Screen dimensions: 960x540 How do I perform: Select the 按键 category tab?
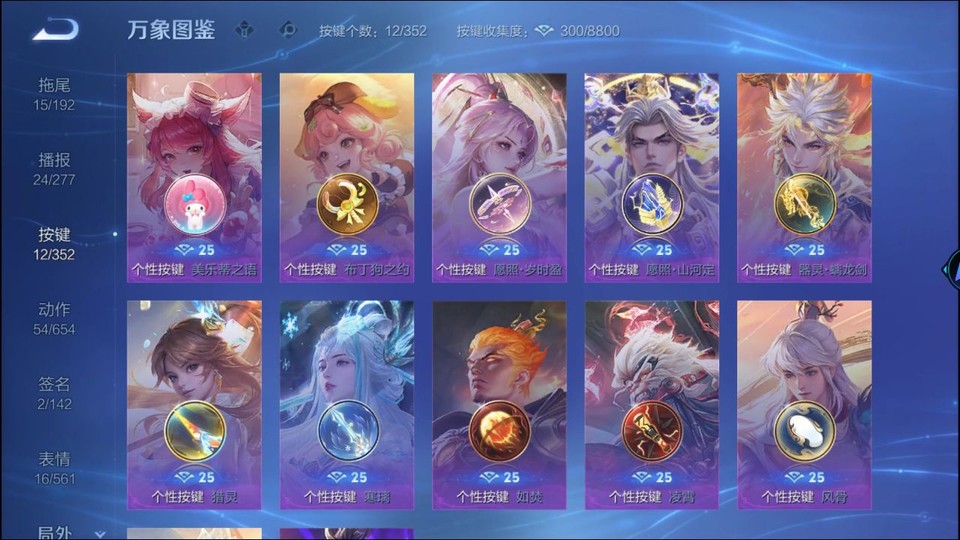(x=55, y=243)
